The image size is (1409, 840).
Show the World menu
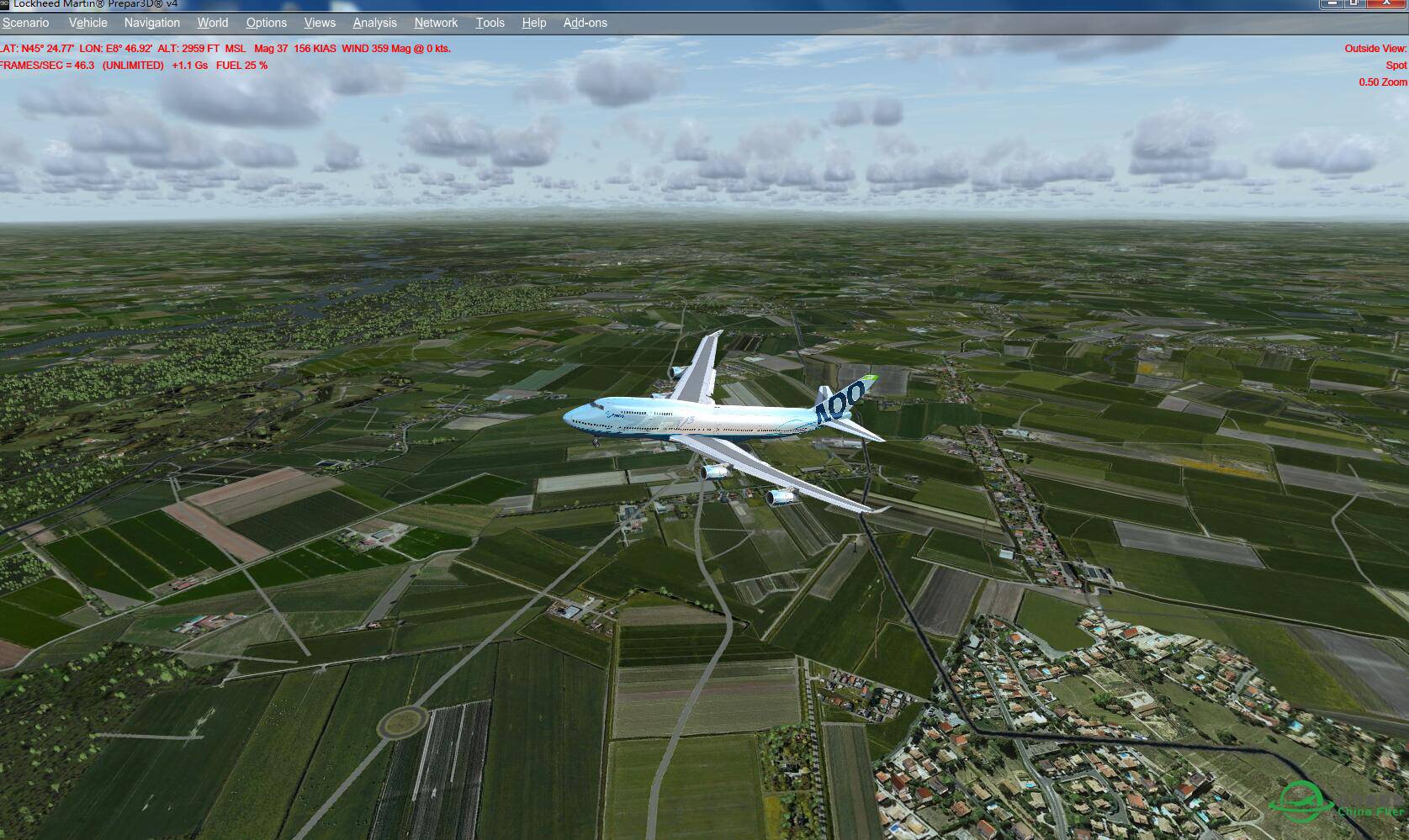[213, 23]
